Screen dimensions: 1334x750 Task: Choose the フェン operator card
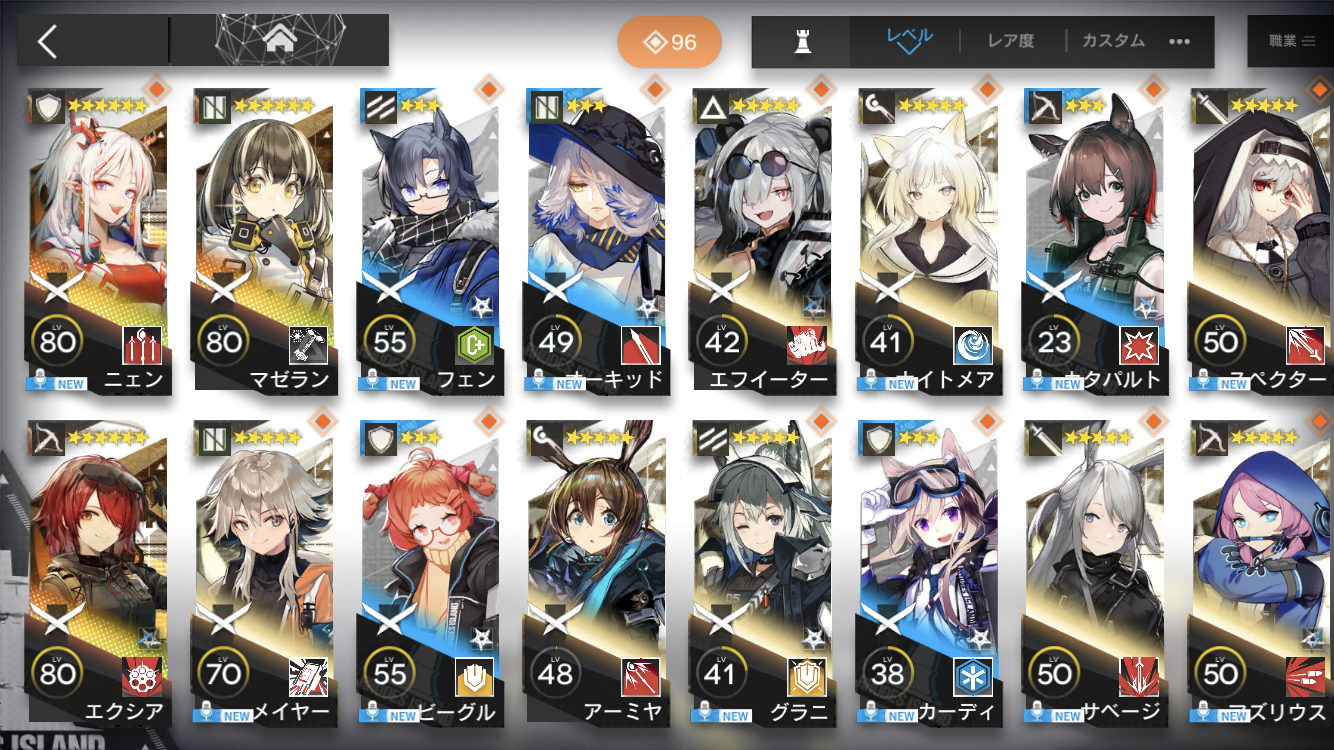pyautogui.click(x=430, y=240)
